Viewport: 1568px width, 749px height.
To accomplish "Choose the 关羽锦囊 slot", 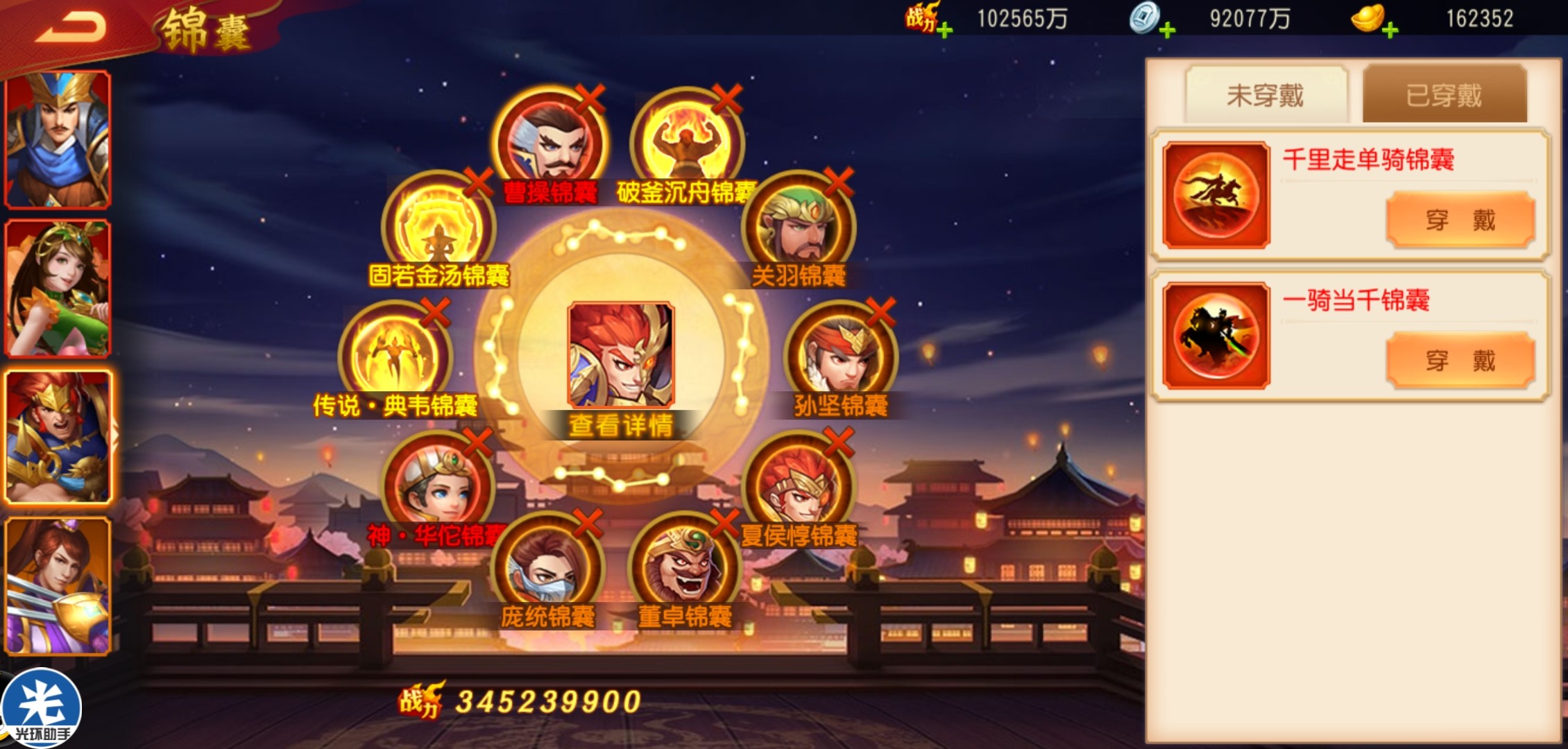I will 798,227.
